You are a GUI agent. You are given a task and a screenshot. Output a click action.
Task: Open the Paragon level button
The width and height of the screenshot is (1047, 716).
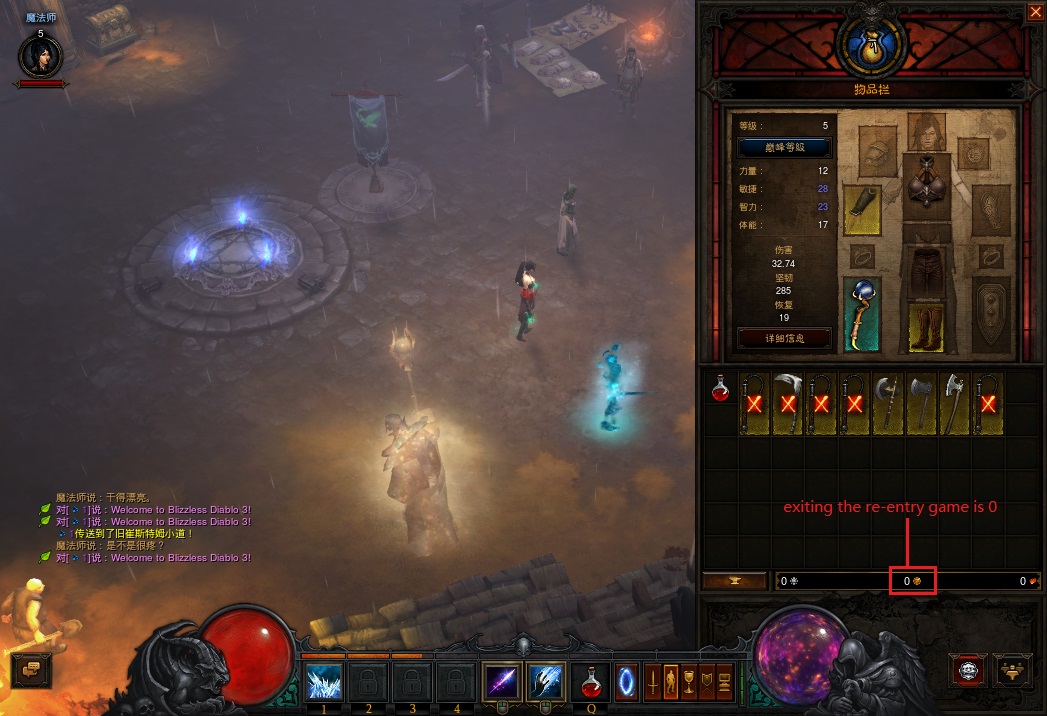coord(784,147)
